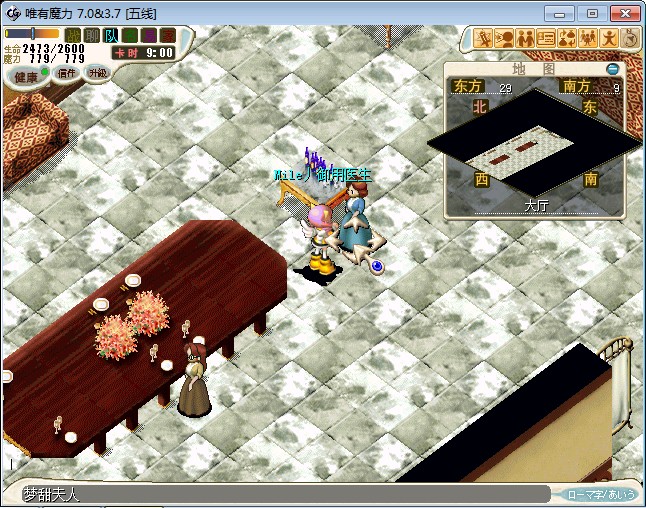
Task: Toggle the 家 family switch
Action: (x=168, y=36)
